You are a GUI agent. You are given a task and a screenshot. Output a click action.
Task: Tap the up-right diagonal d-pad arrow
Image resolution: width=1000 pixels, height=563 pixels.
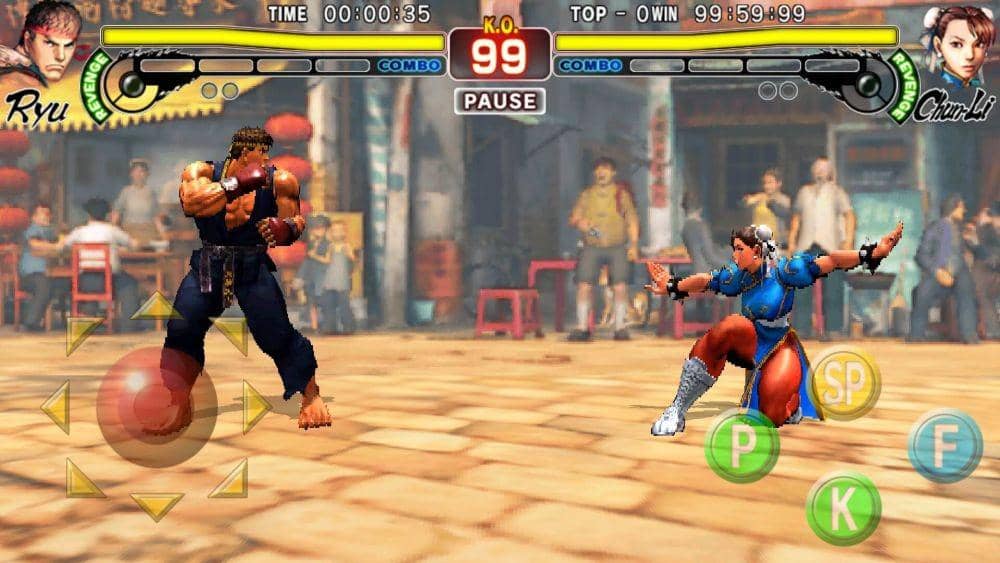231,334
